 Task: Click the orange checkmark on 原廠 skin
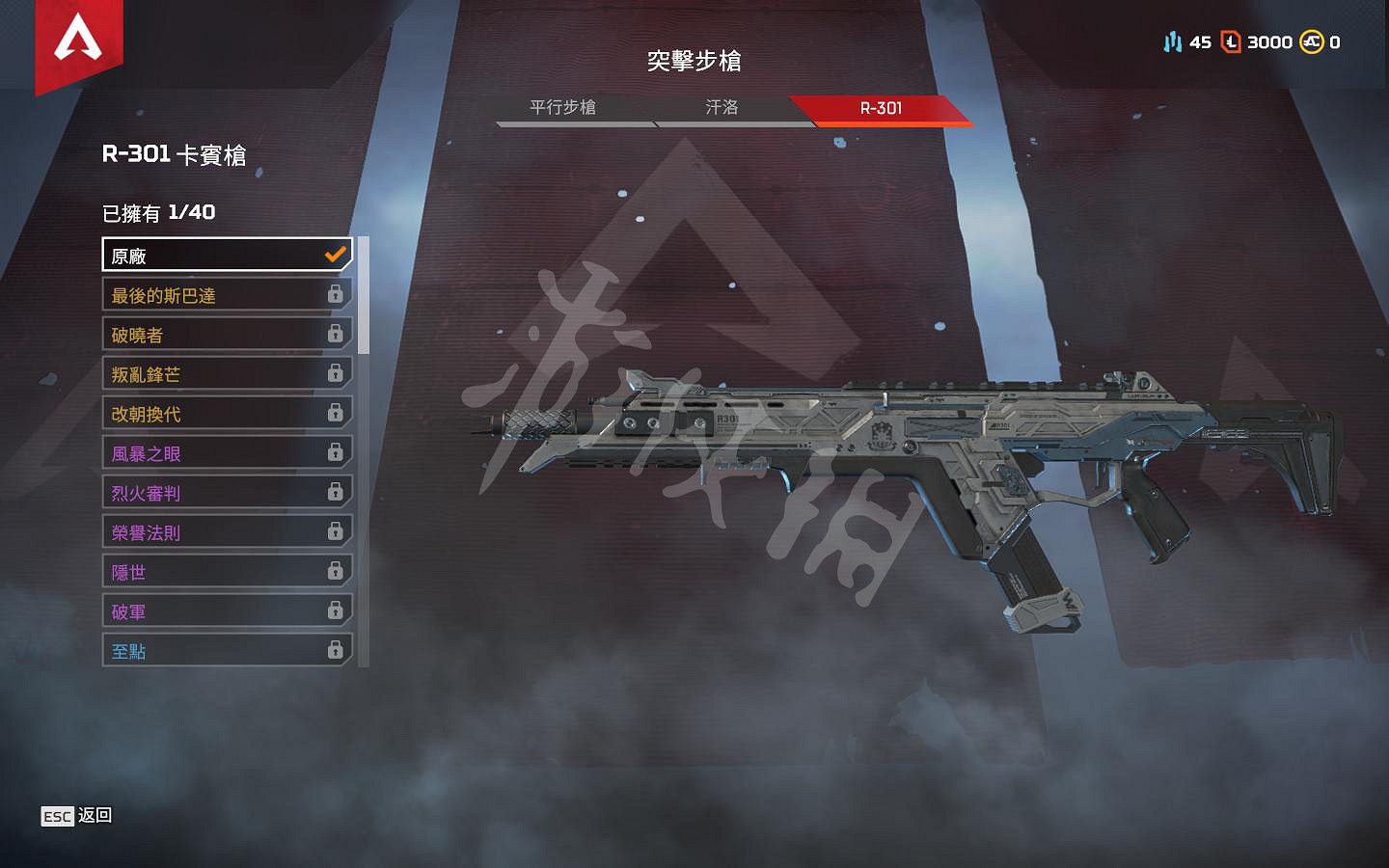click(x=336, y=254)
